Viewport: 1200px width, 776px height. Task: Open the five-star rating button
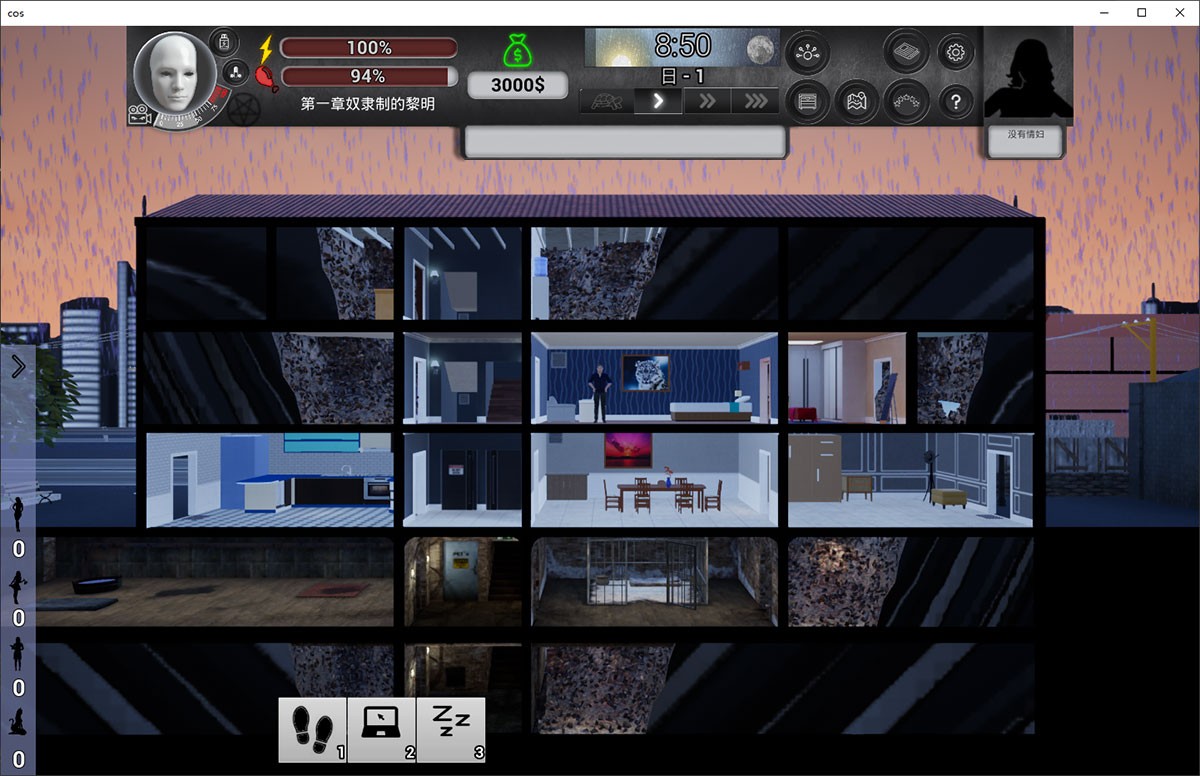(906, 101)
